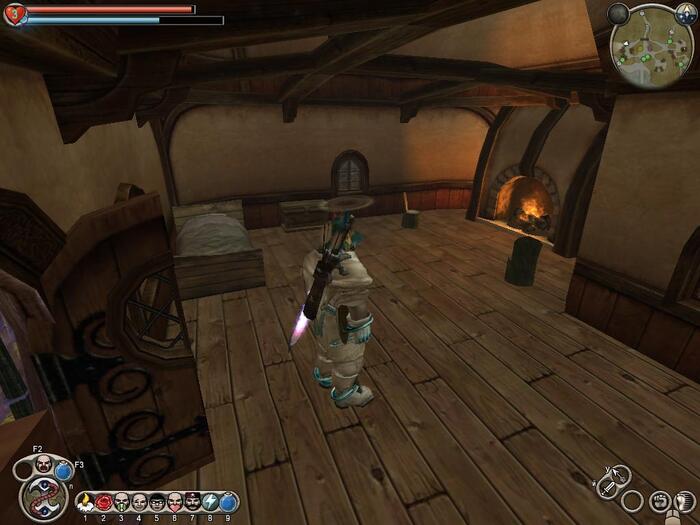Click the hand action icon
This screenshot has width=700, height=525.
point(687,500)
